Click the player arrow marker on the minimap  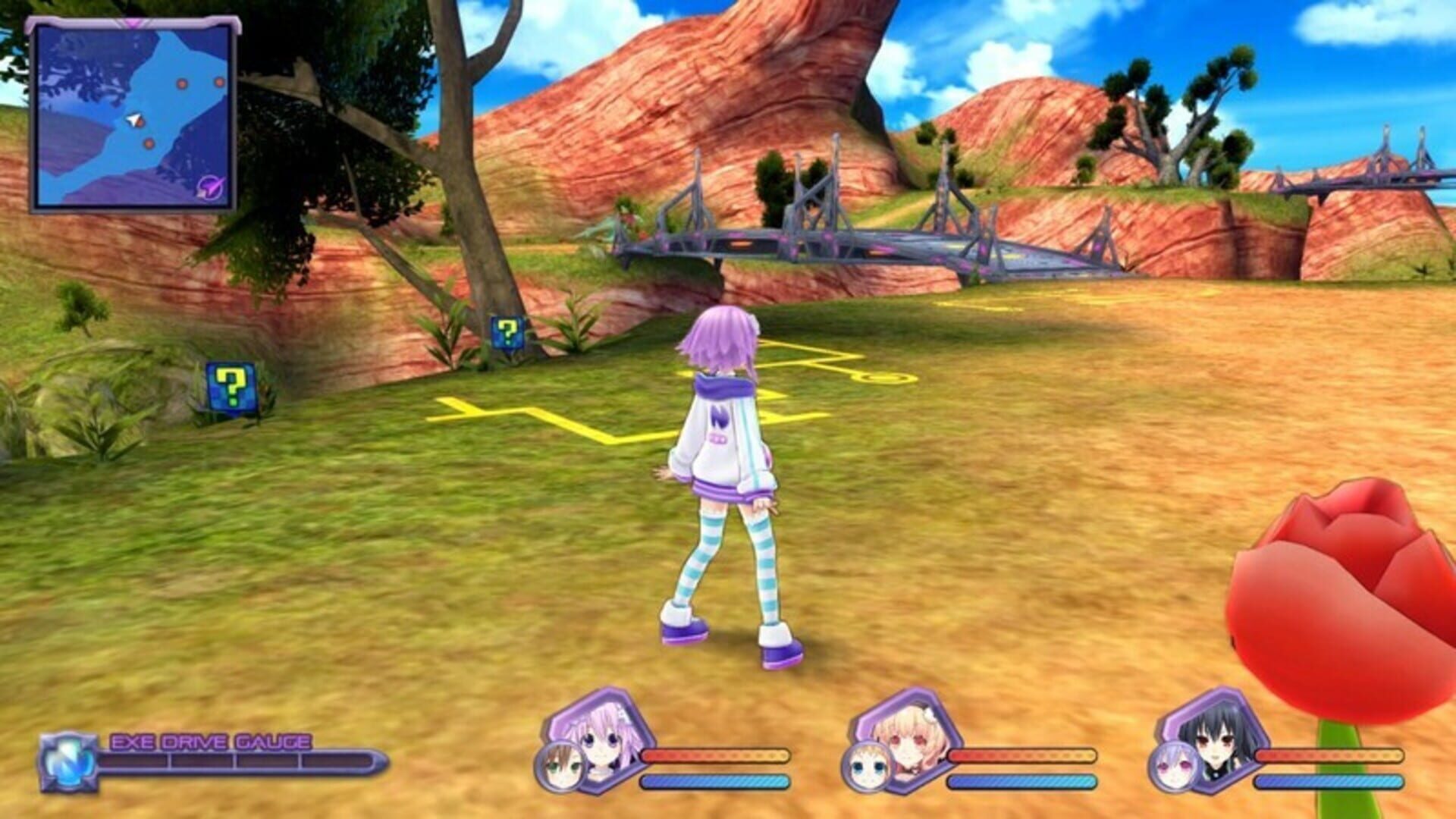pyautogui.click(x=133, y=120)
